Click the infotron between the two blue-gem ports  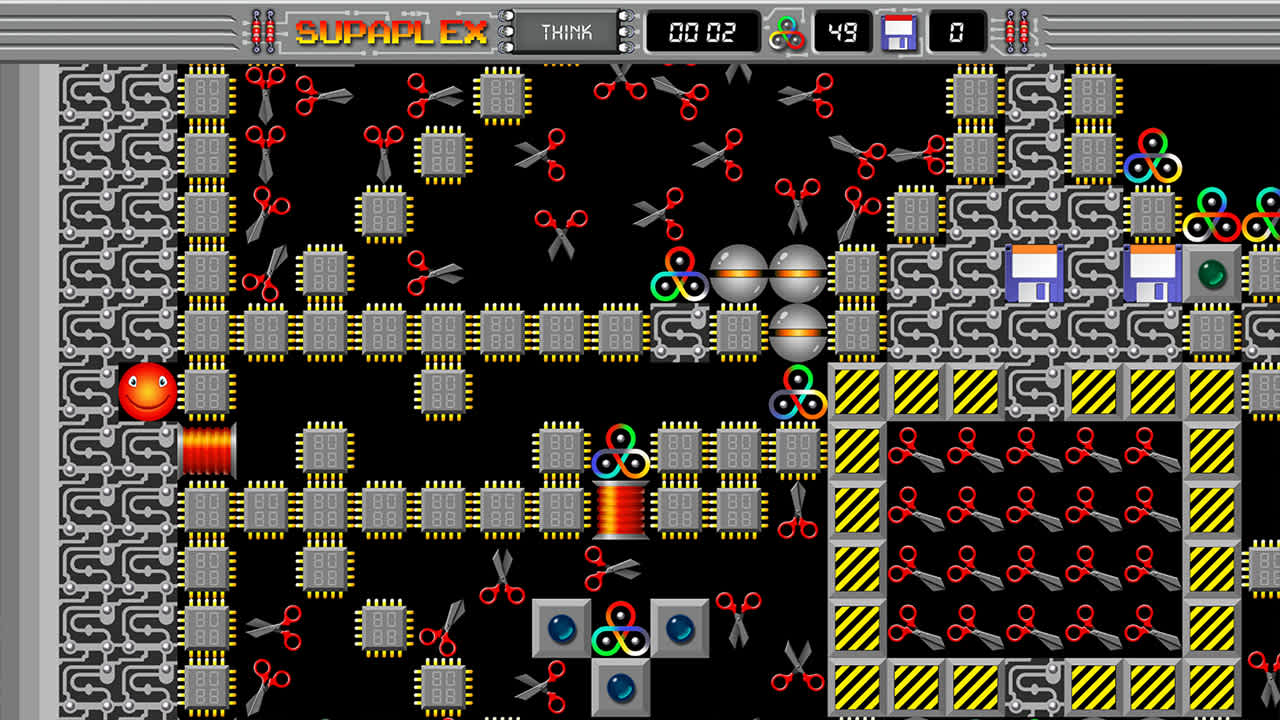pos(618,629)
